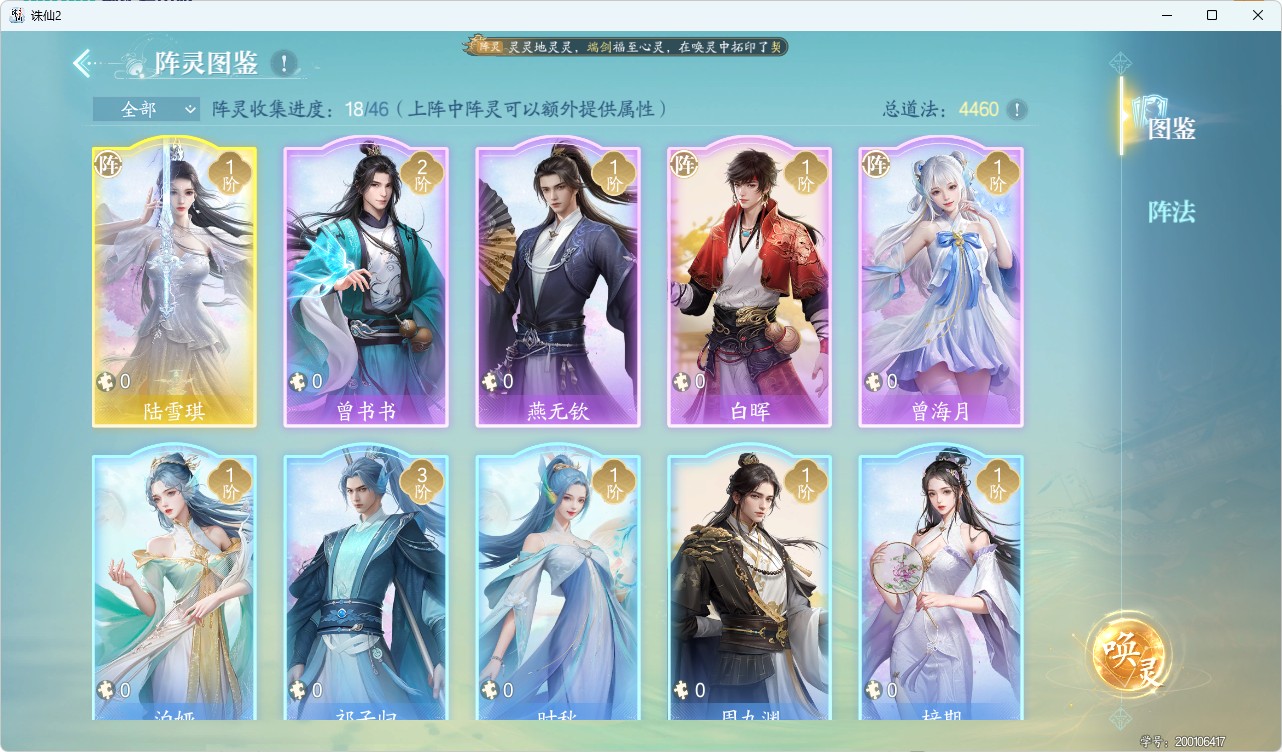
Task: Click the exclamation icon beside 总道法 4460
Action: 1017,110
